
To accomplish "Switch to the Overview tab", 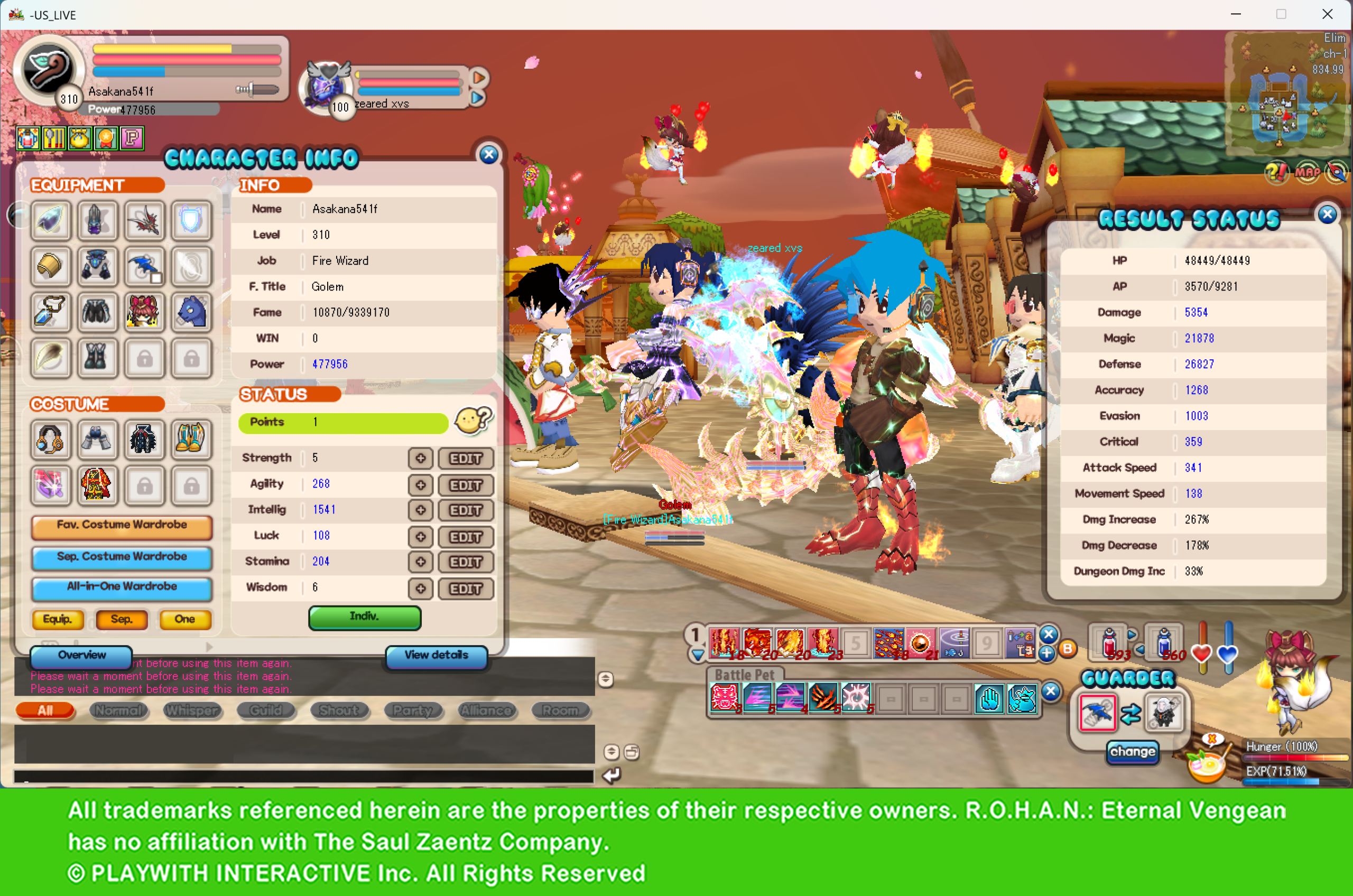I will pos(81,656).
